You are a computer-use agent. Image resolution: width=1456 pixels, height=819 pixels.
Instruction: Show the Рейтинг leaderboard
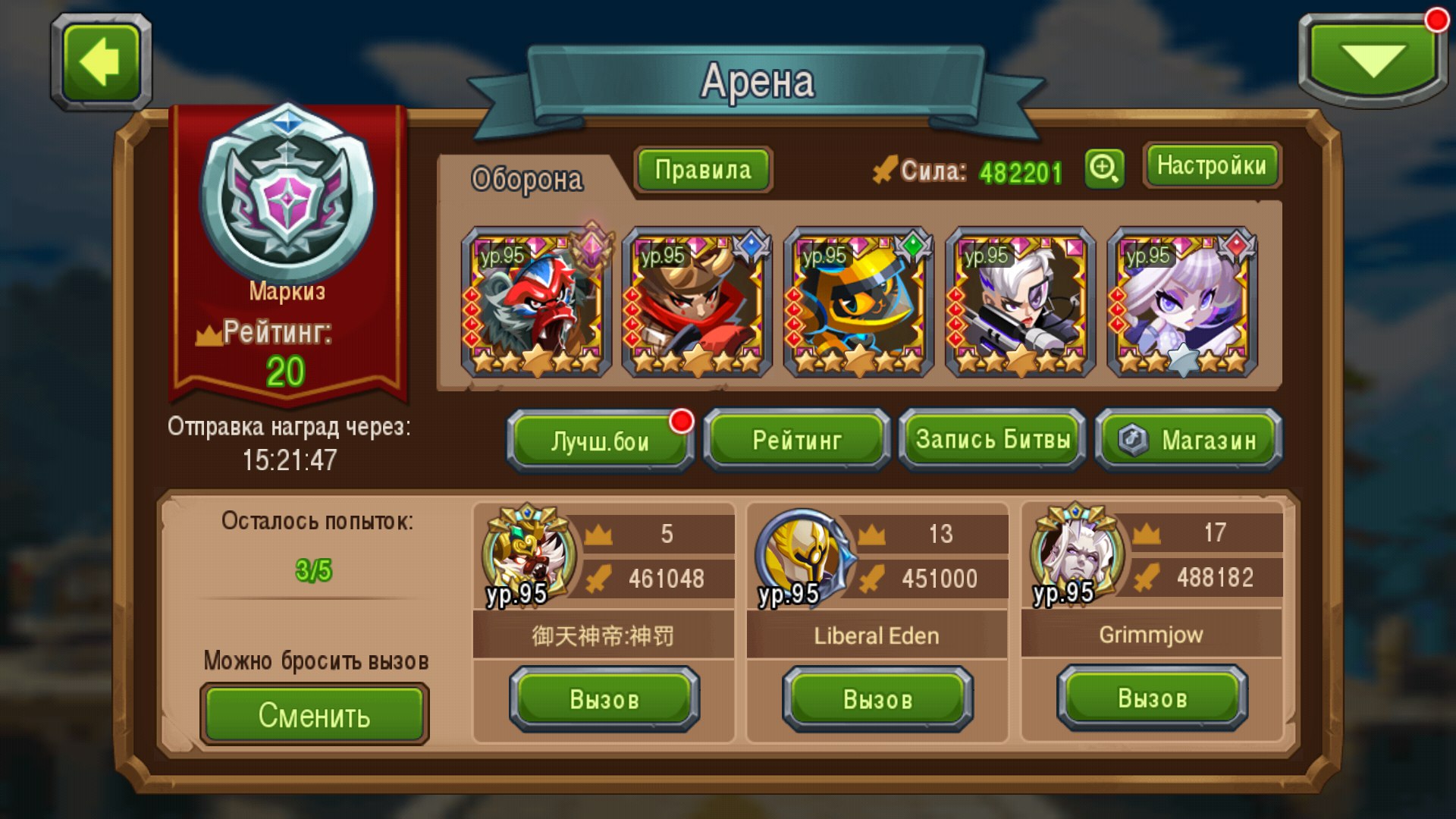click(x=797, y=441)
